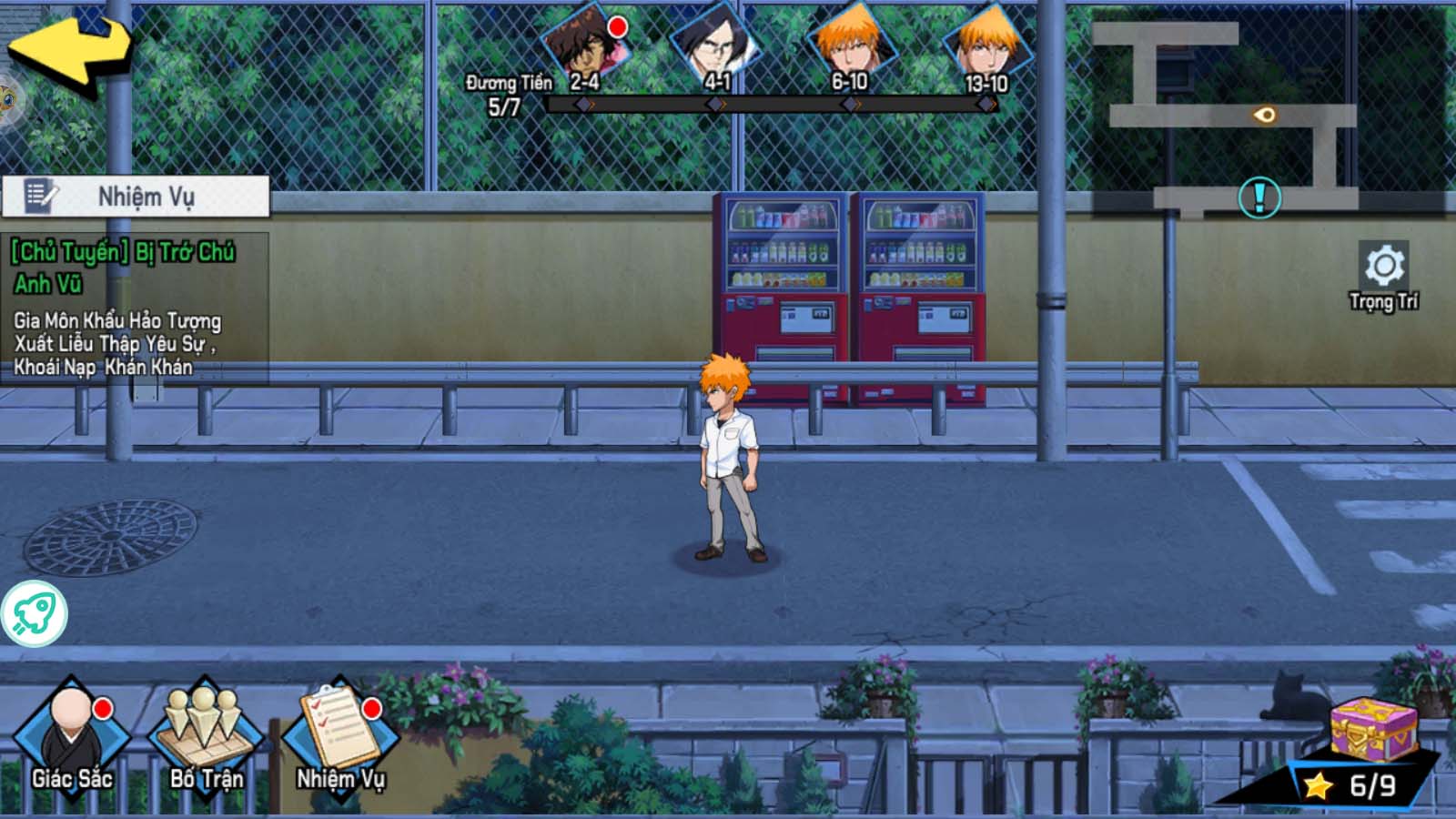1456x819 pixels.
Task: Tap the green rocket boost icon
Action: click(34, 614)
